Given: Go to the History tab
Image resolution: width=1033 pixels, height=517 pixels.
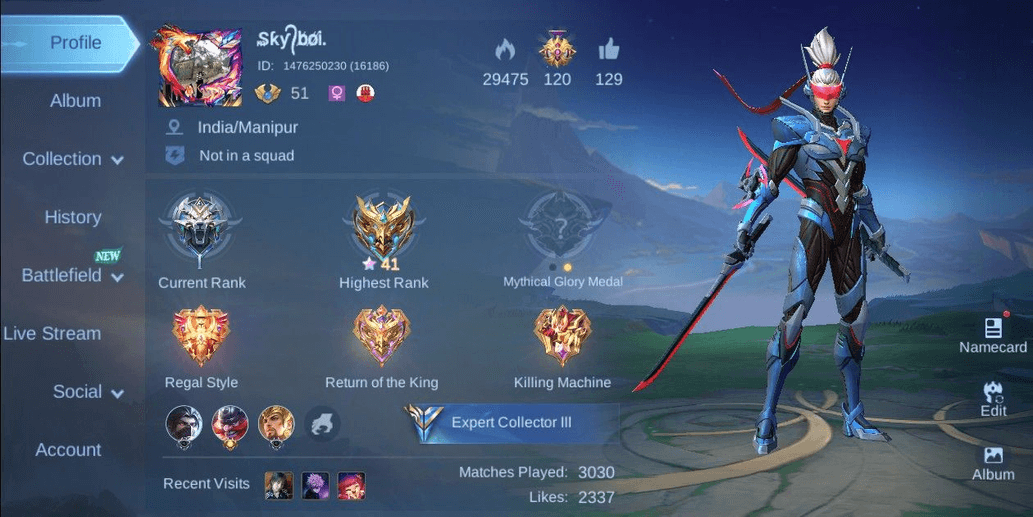Looking at the screenshot, I should 72,217.
